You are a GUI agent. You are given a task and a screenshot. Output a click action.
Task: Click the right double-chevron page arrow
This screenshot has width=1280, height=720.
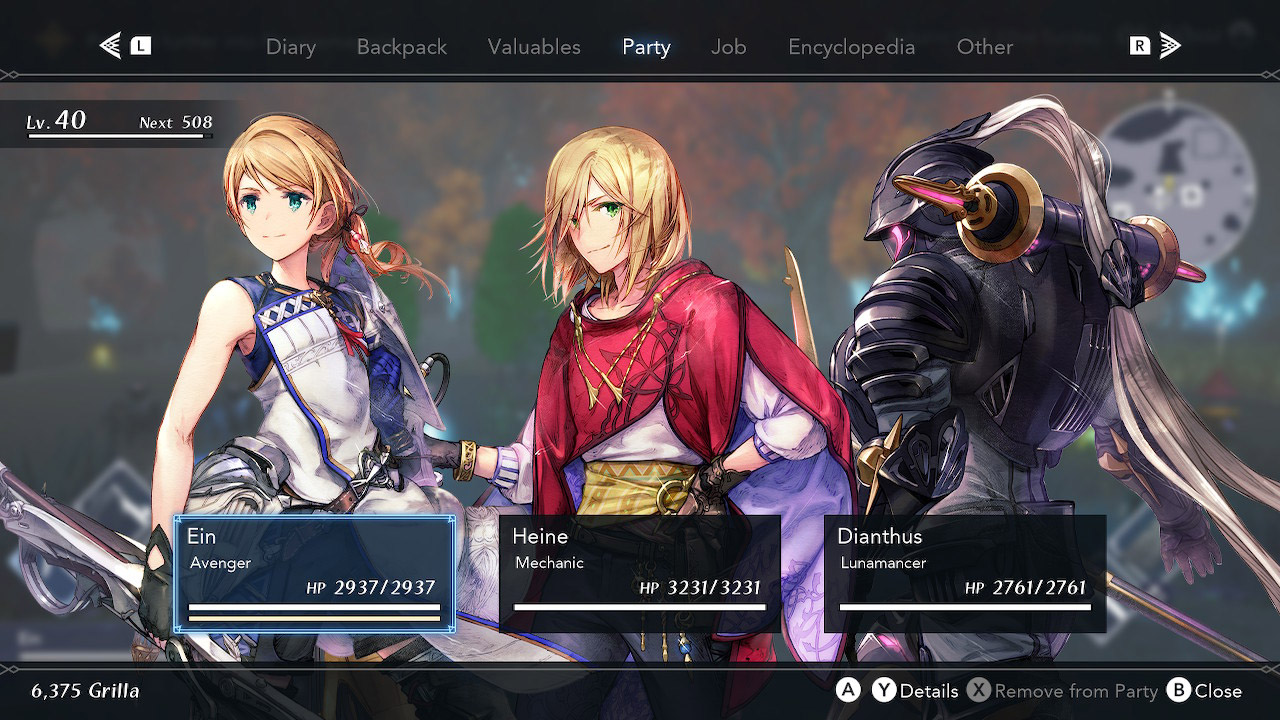(1170, 45)
